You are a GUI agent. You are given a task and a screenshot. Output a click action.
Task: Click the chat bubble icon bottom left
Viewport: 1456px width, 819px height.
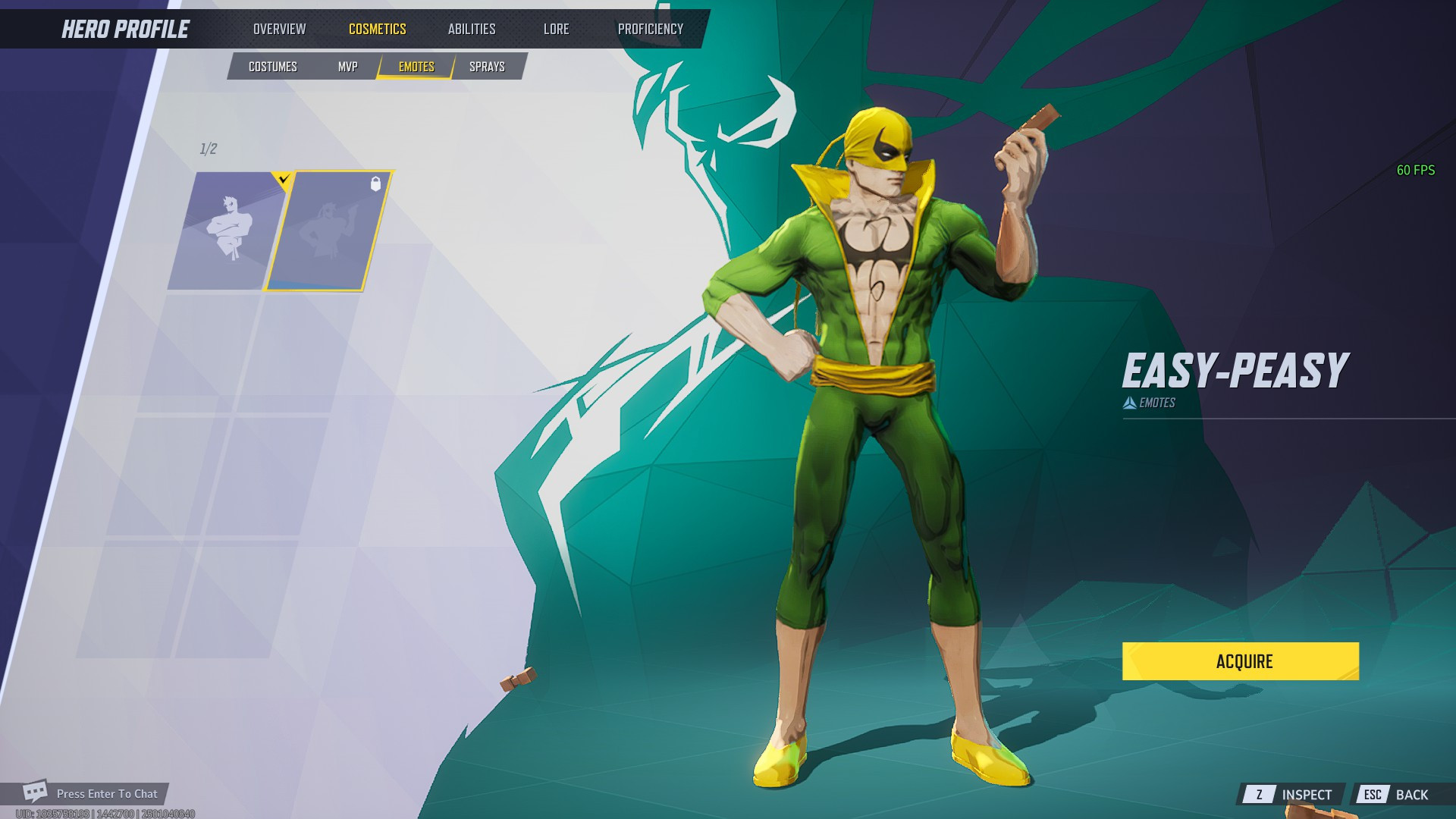[x=35, y=793]
